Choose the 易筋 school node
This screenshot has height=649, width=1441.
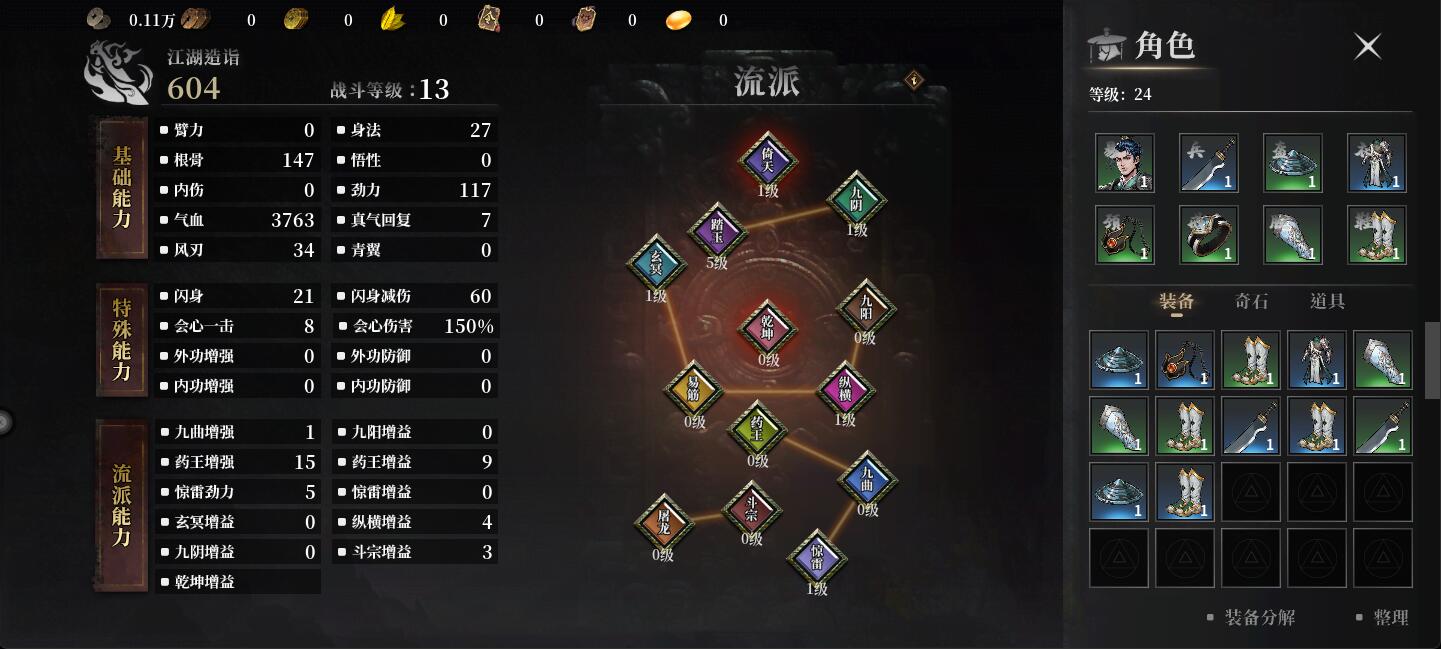(694, 390)
